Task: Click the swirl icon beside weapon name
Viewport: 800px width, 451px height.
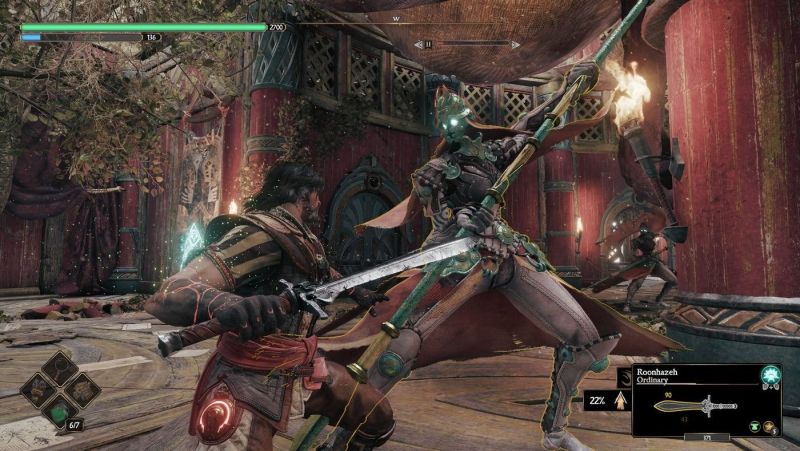Action: click(x=626, y=375)
